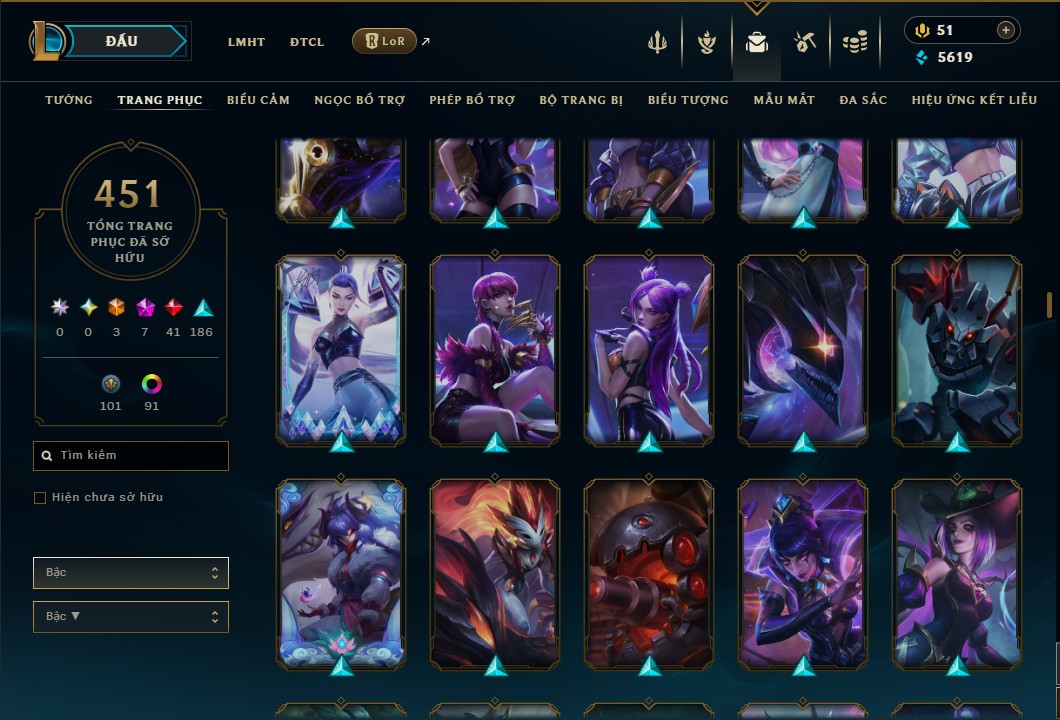This screenshot has width=1060, height=720.
Task: Open the LMHT home tab
Action: tap(246, 42)
